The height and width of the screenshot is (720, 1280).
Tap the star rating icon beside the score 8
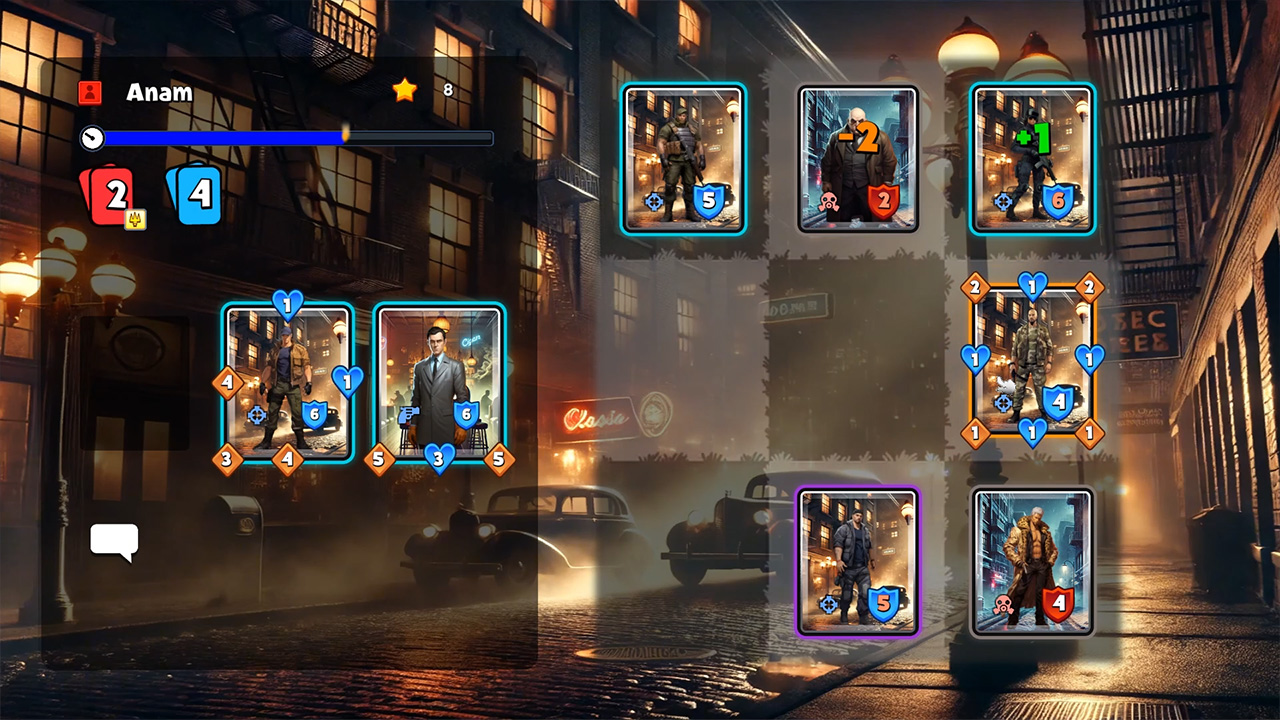coord(404,90)
